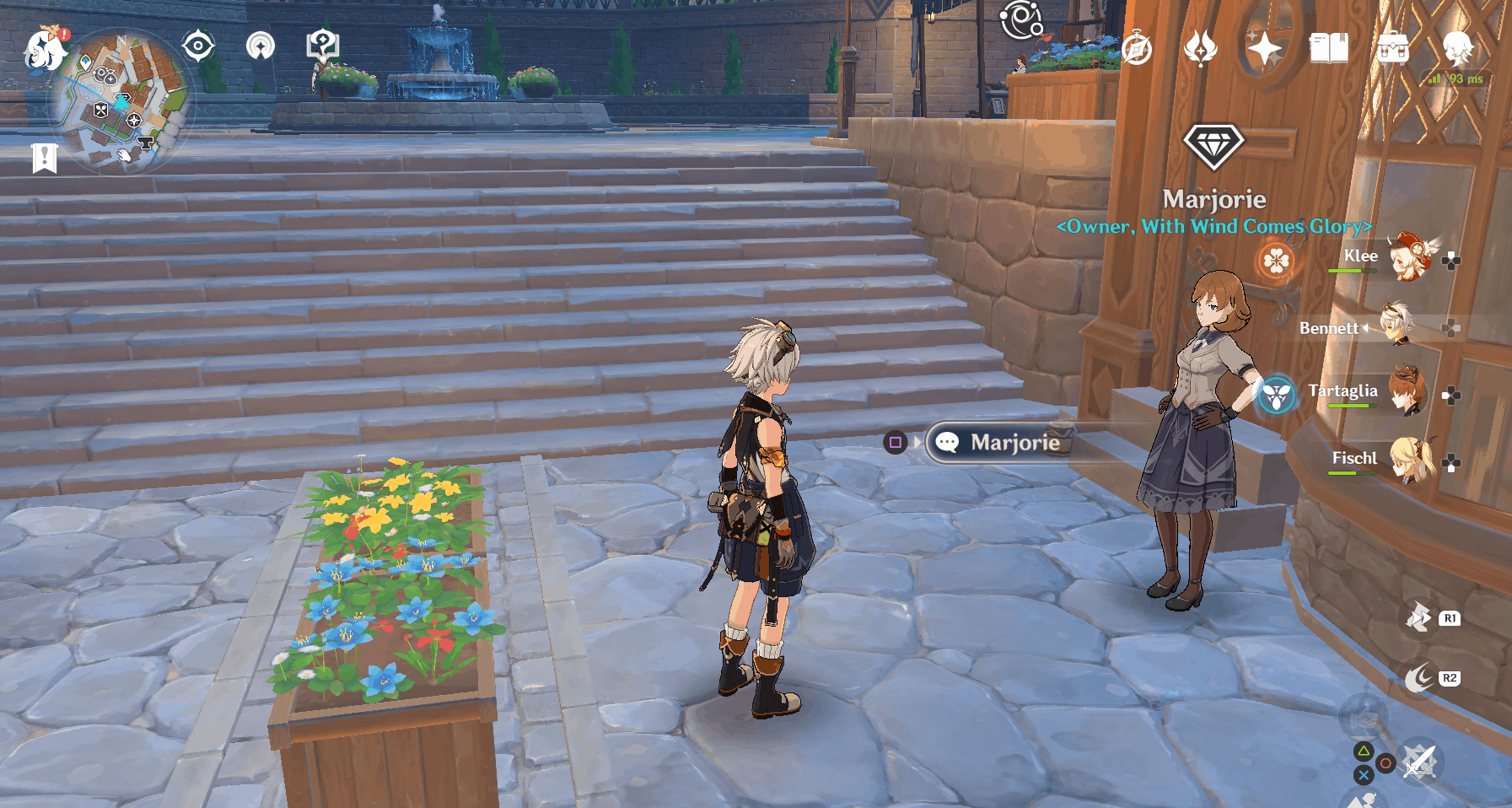
Task: Open the Events overview stopwatch icon
Action: [1137, 49]
